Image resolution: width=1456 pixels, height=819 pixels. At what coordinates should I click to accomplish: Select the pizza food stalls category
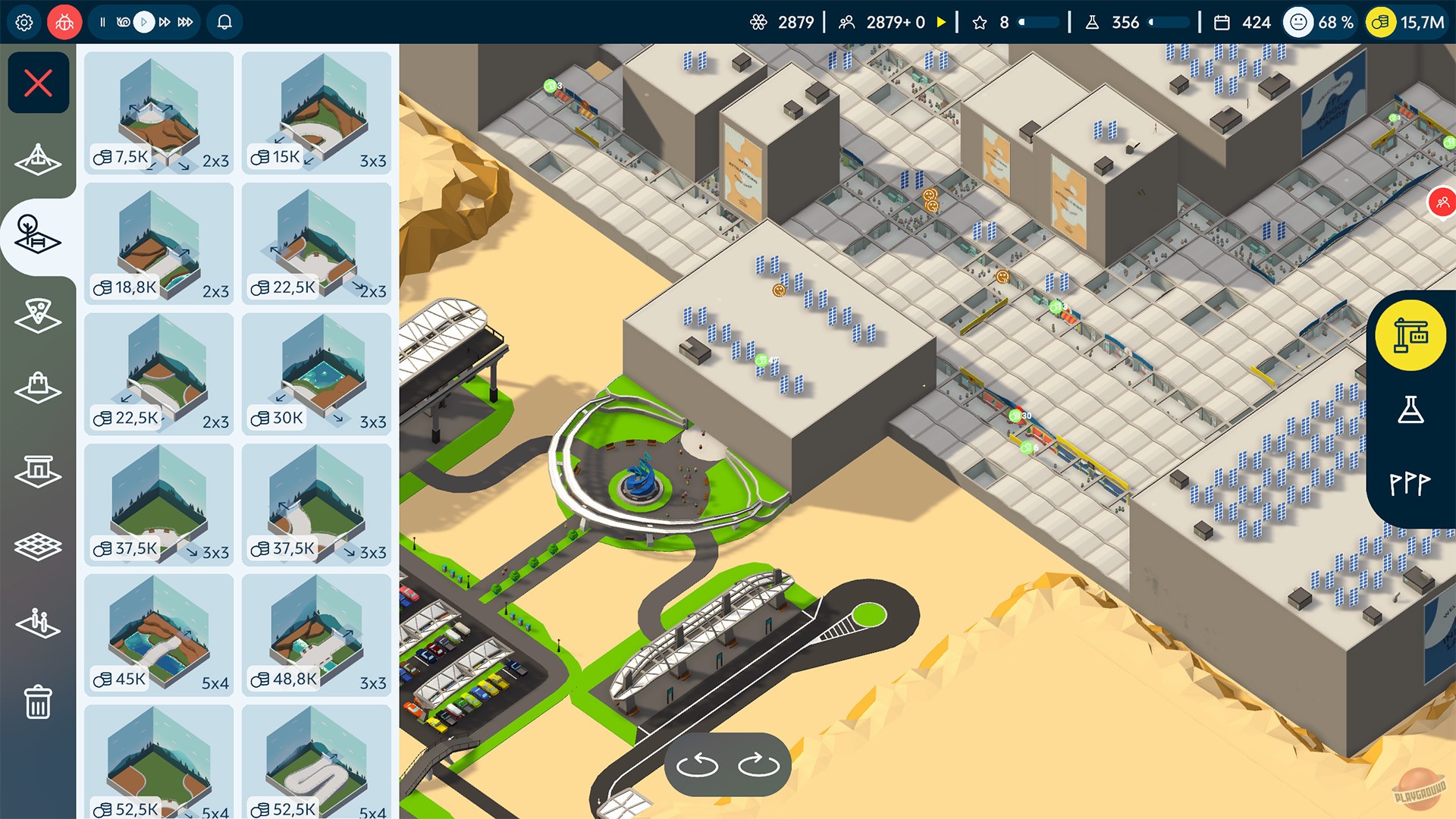tap(38, 311)
